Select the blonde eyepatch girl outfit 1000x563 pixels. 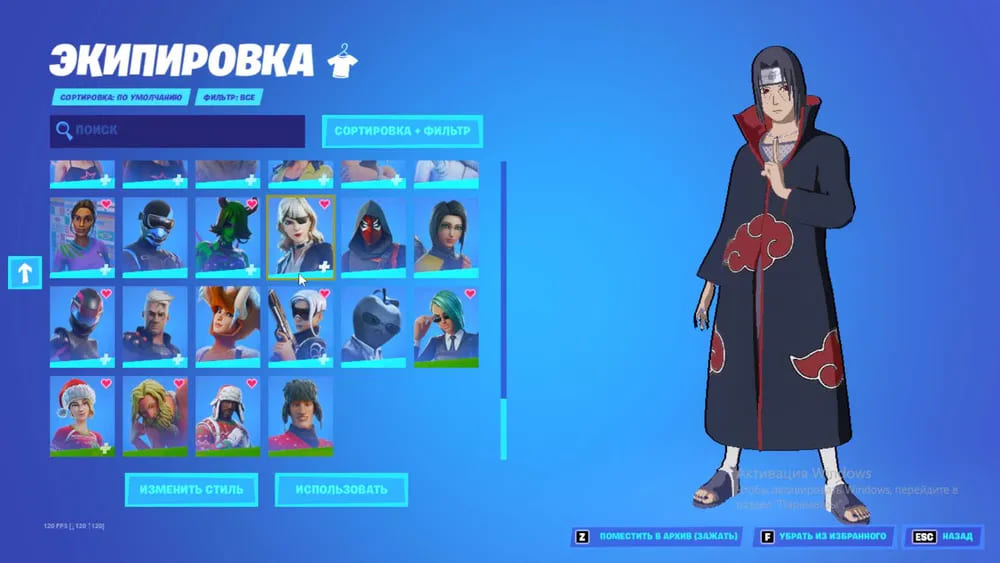(301, 236)
